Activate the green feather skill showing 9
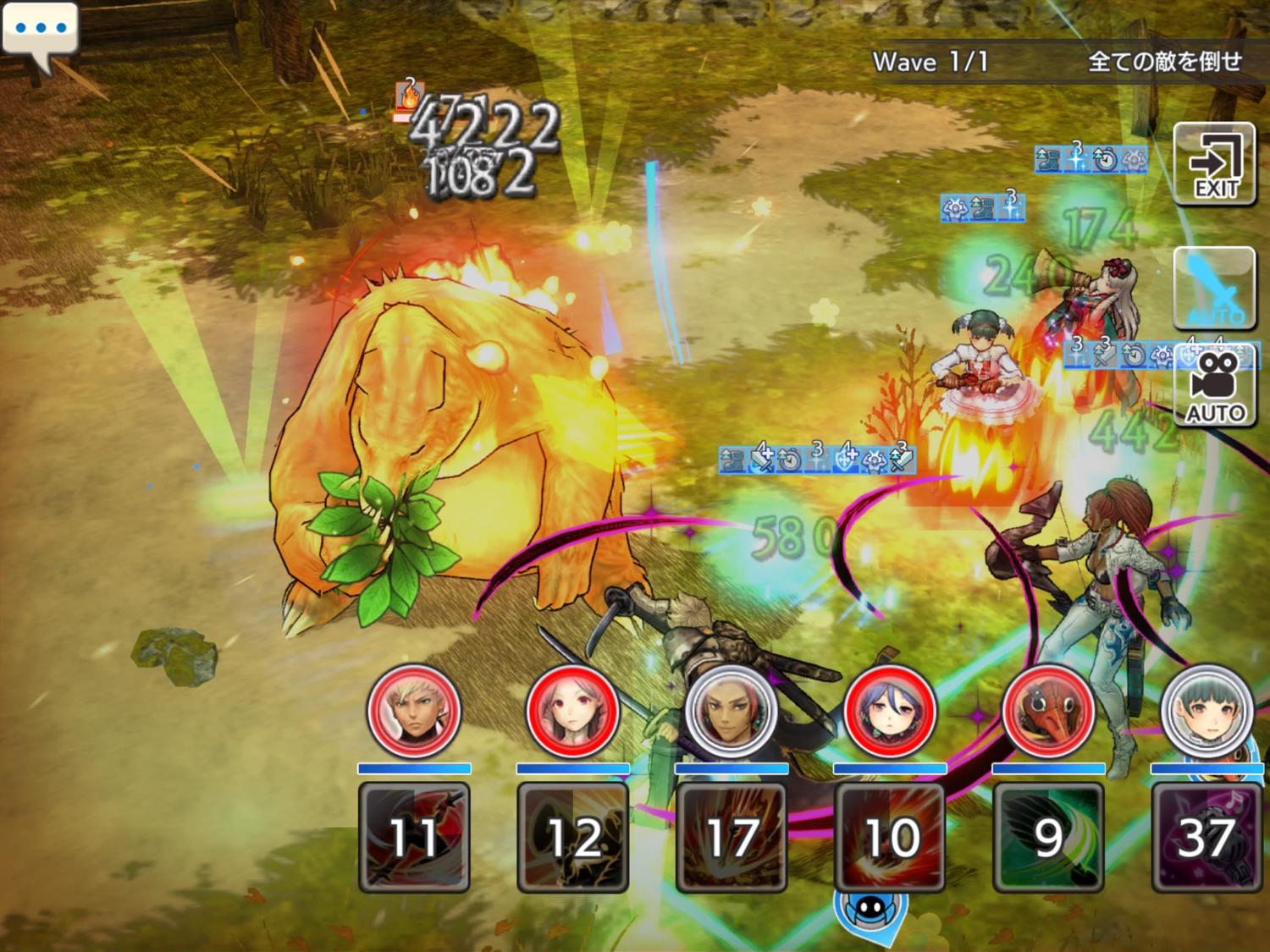This screenshot has width=1270, height=952. pyautogui.click(x=1048, y=837)
